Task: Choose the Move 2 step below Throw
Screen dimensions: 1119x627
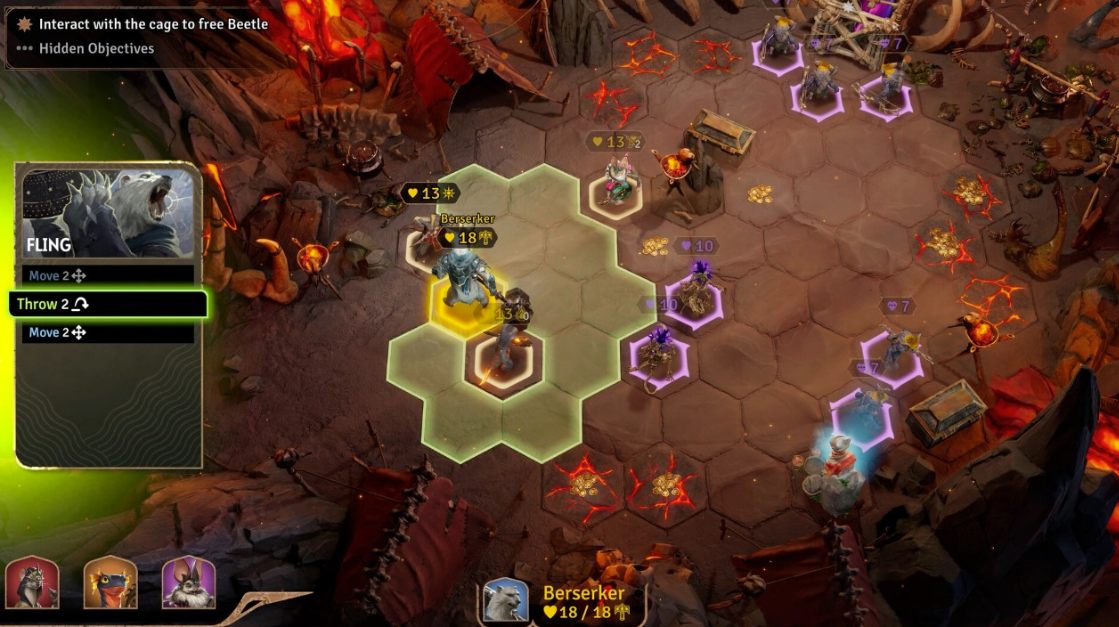Action: click(x=107, y=333)
